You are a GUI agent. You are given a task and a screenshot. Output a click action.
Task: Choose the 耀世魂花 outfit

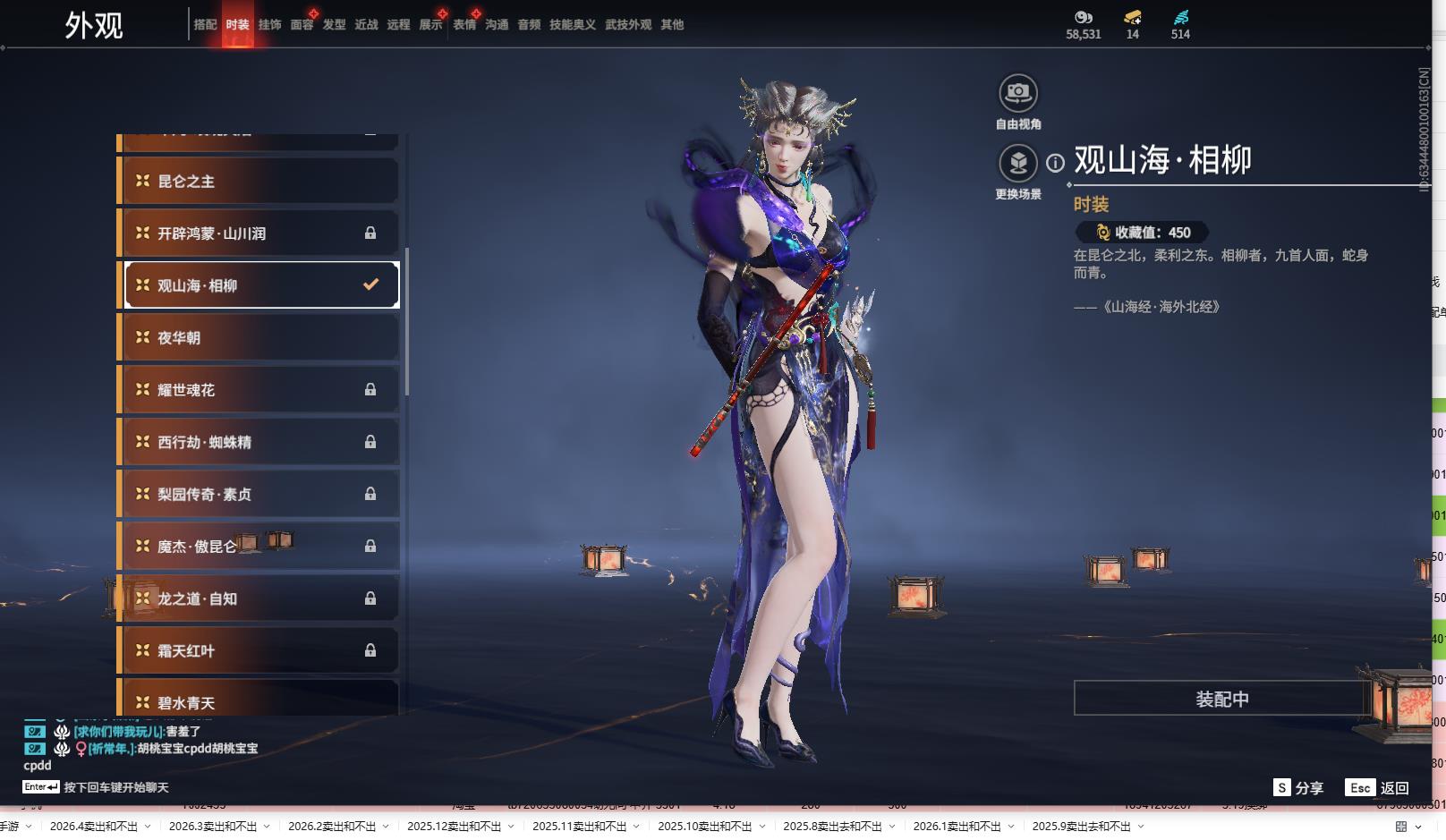click(x=259, y=390)
